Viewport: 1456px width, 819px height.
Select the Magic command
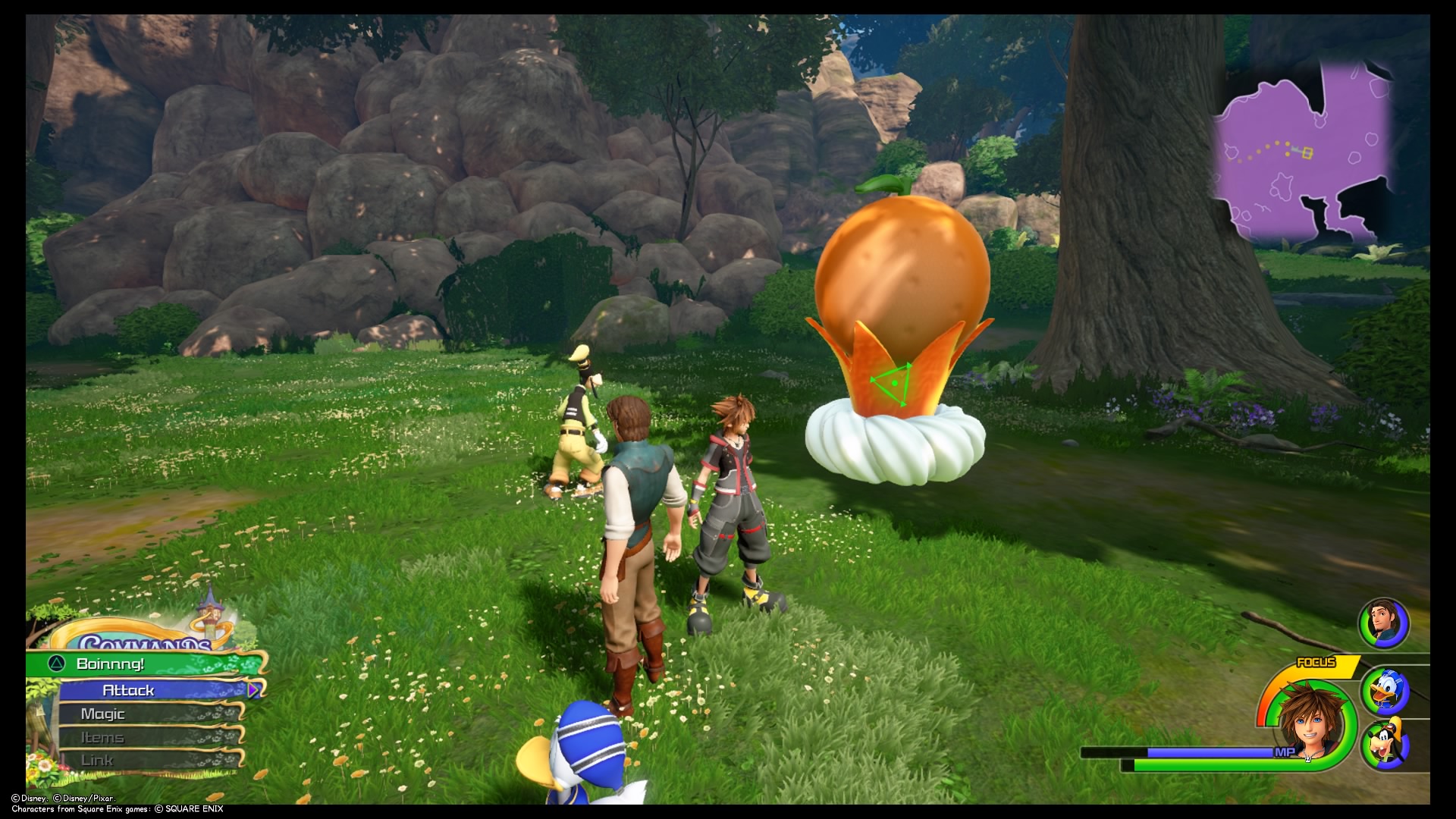click(x=105, y=713)
